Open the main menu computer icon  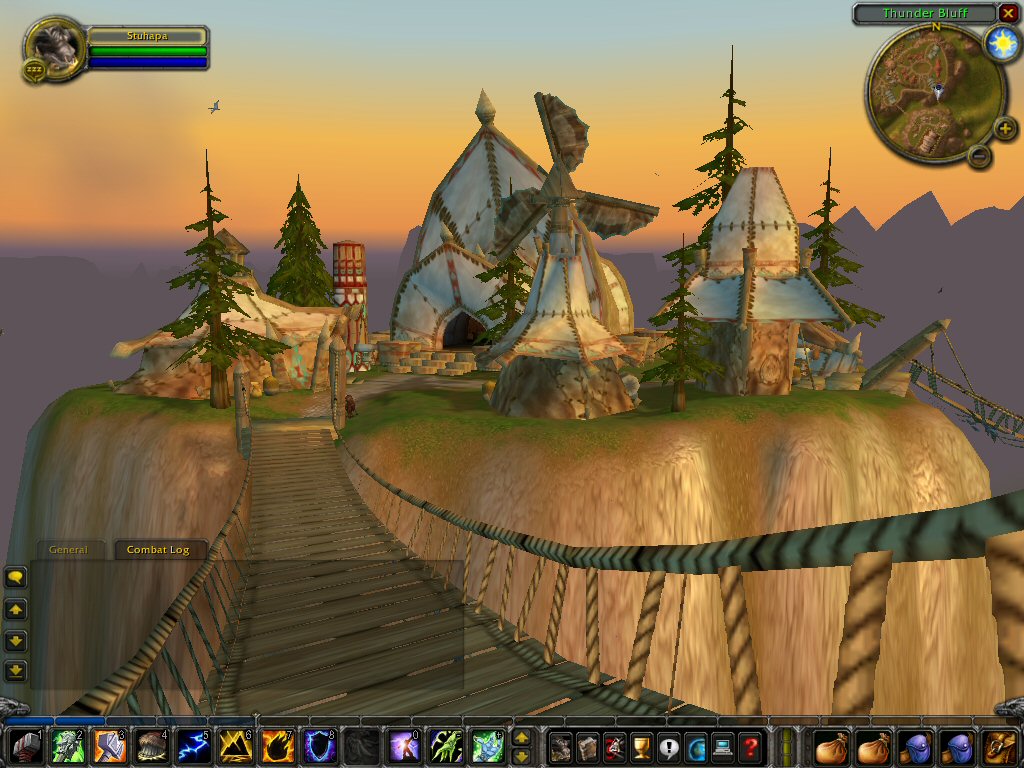(722, 746)
